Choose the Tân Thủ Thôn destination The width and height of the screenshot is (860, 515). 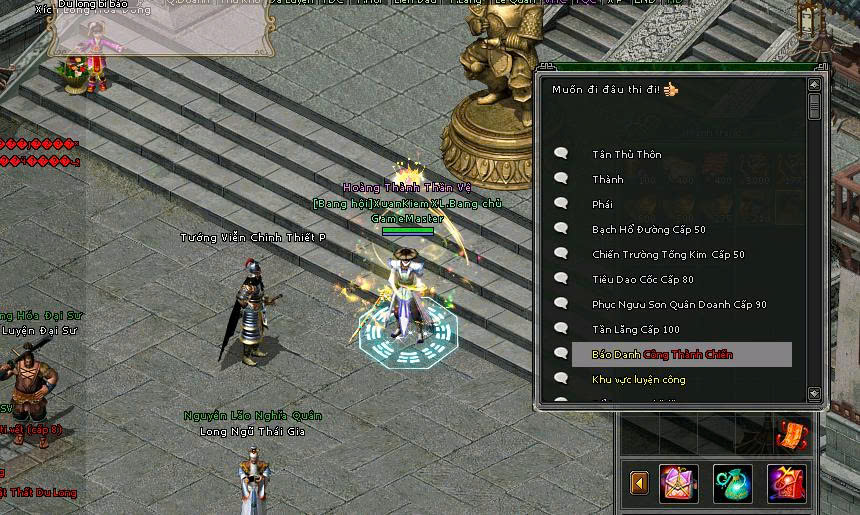626,154
